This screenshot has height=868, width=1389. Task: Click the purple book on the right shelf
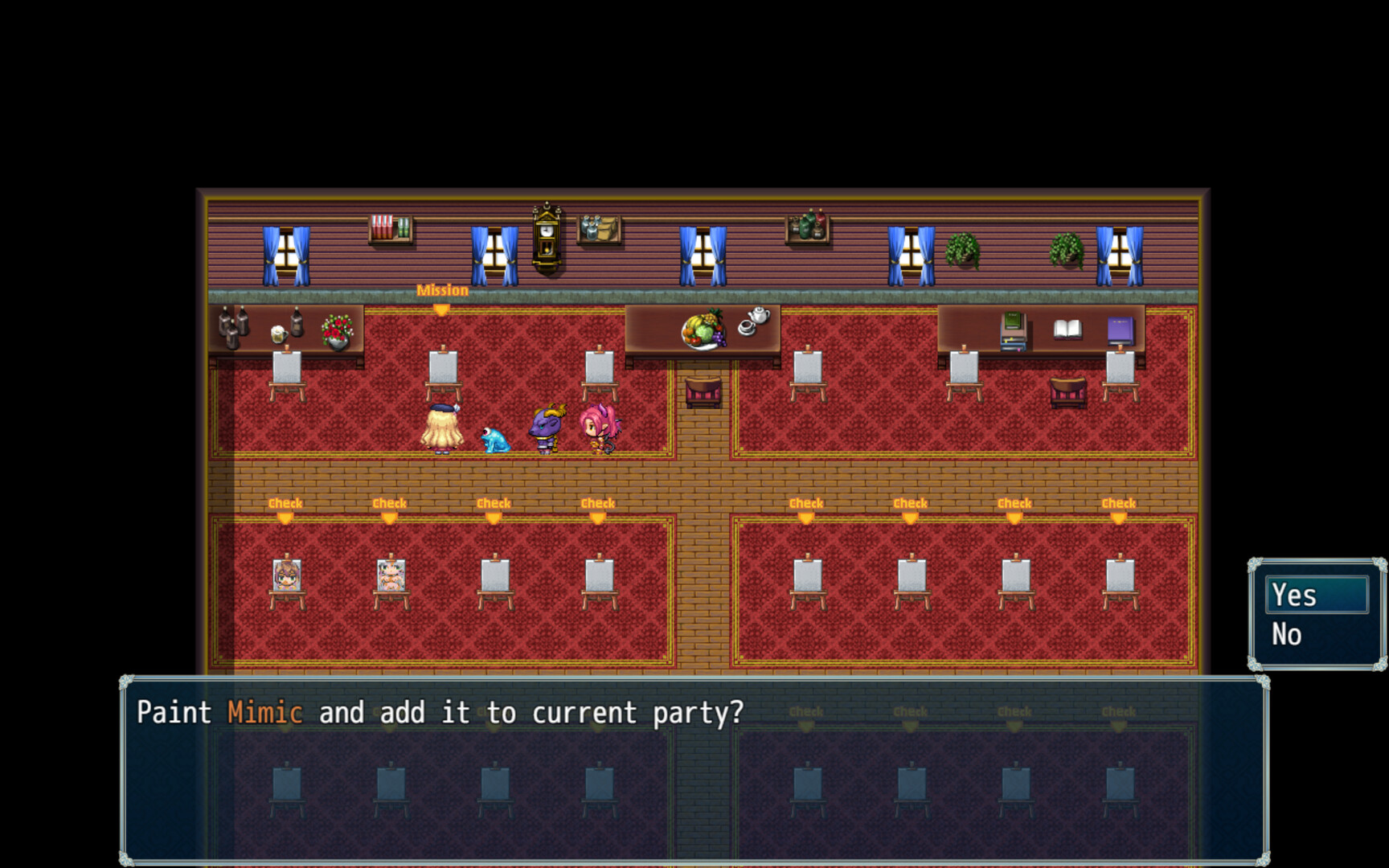tap(1120, 326)
